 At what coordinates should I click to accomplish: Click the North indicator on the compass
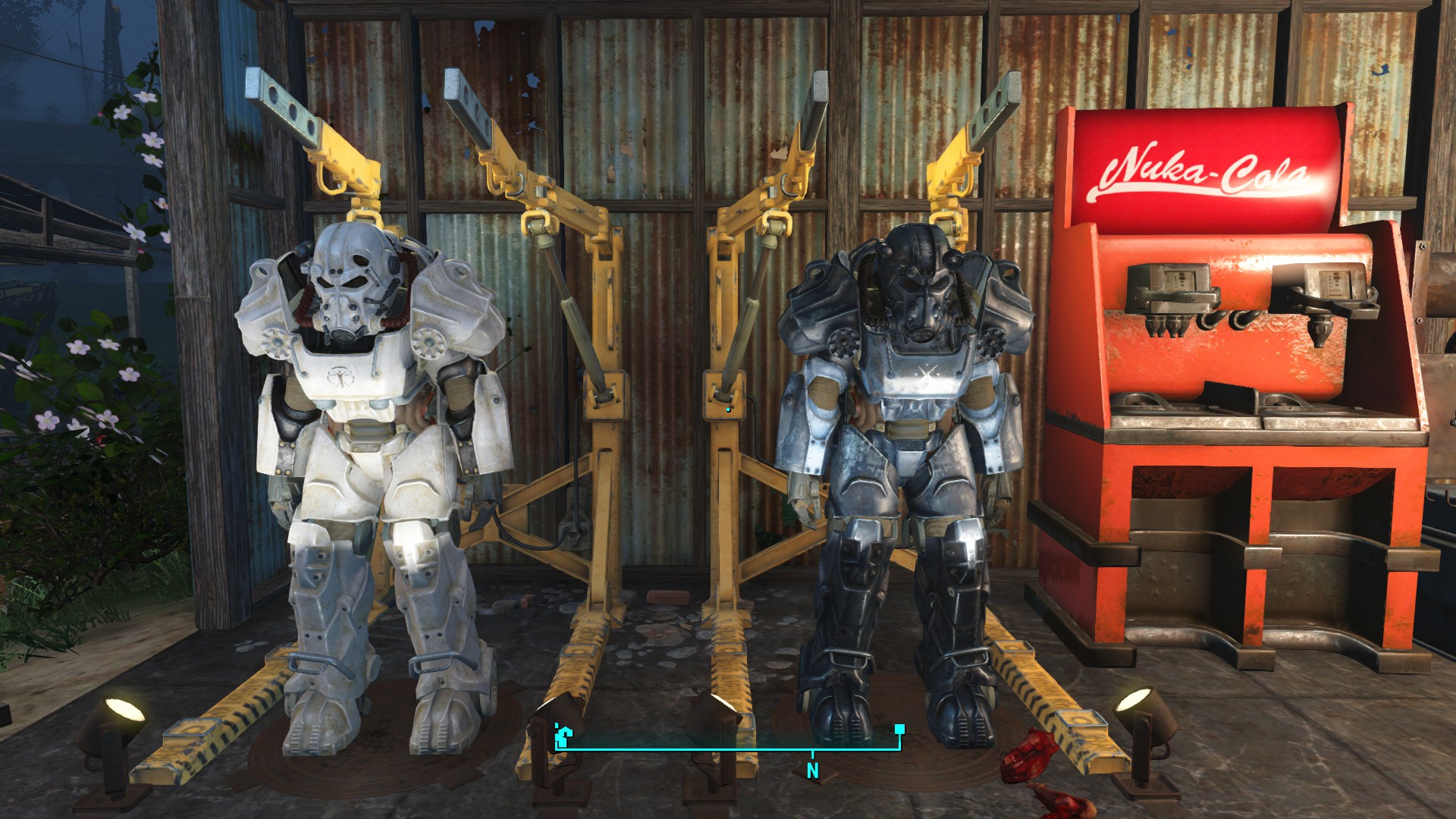pyautogui.click(x=812, y=770)
